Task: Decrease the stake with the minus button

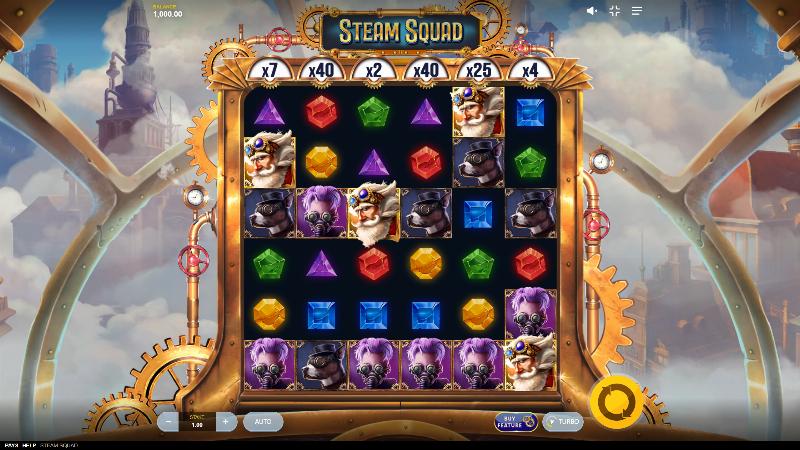Action: 169,422
